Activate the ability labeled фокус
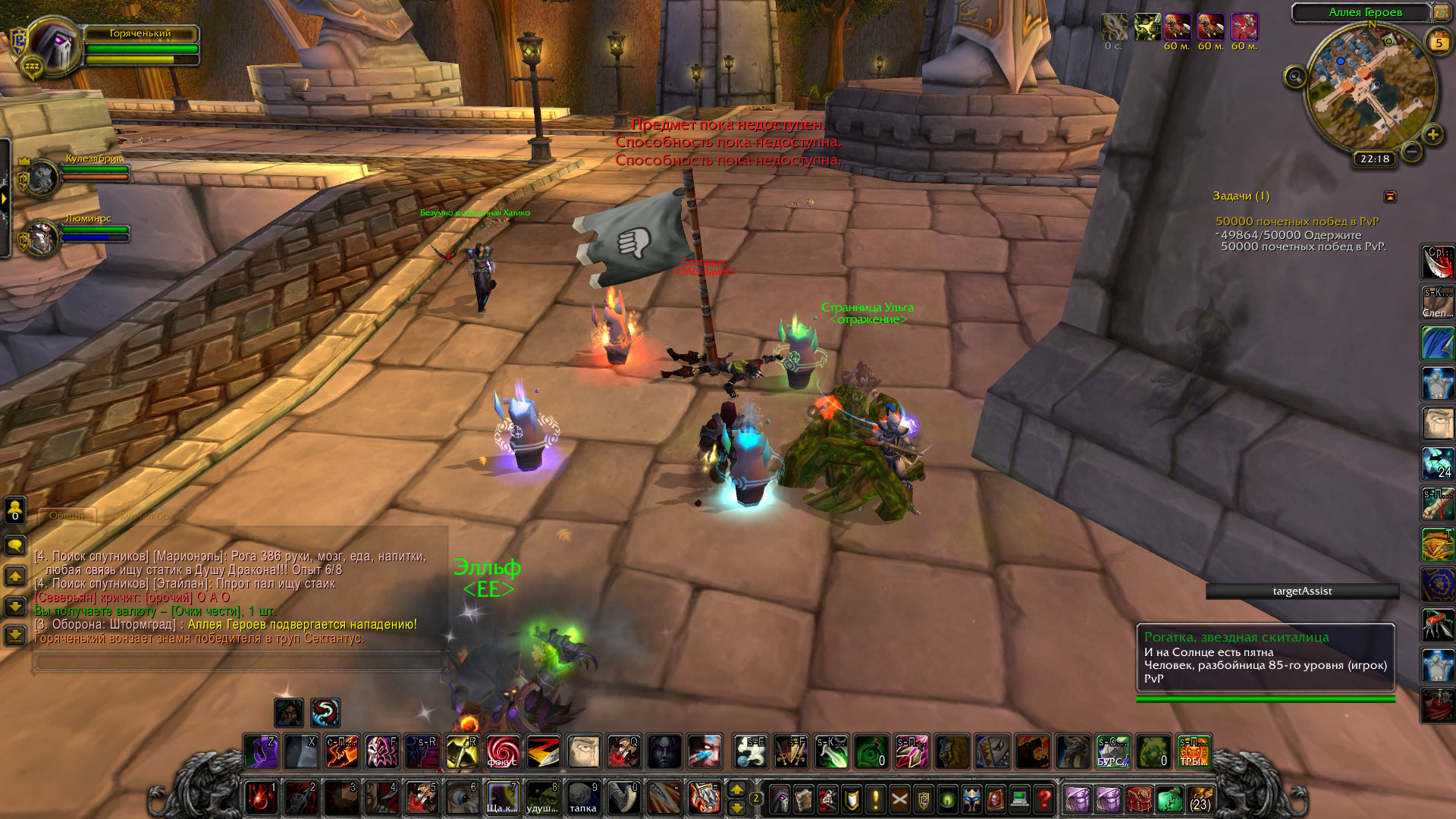The height and width of the screenshot is (819, 1456). pos(503,752)
